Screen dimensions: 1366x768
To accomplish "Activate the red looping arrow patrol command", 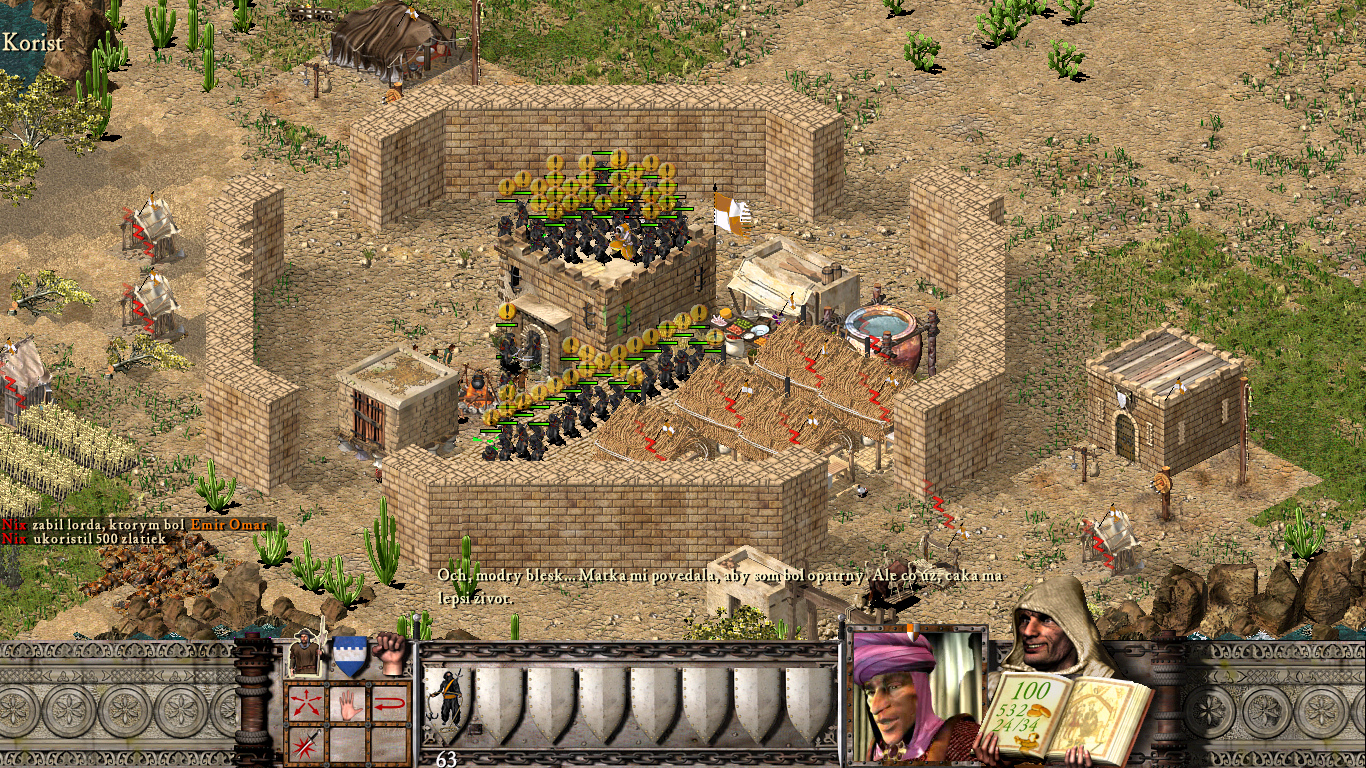I will 390,704.
